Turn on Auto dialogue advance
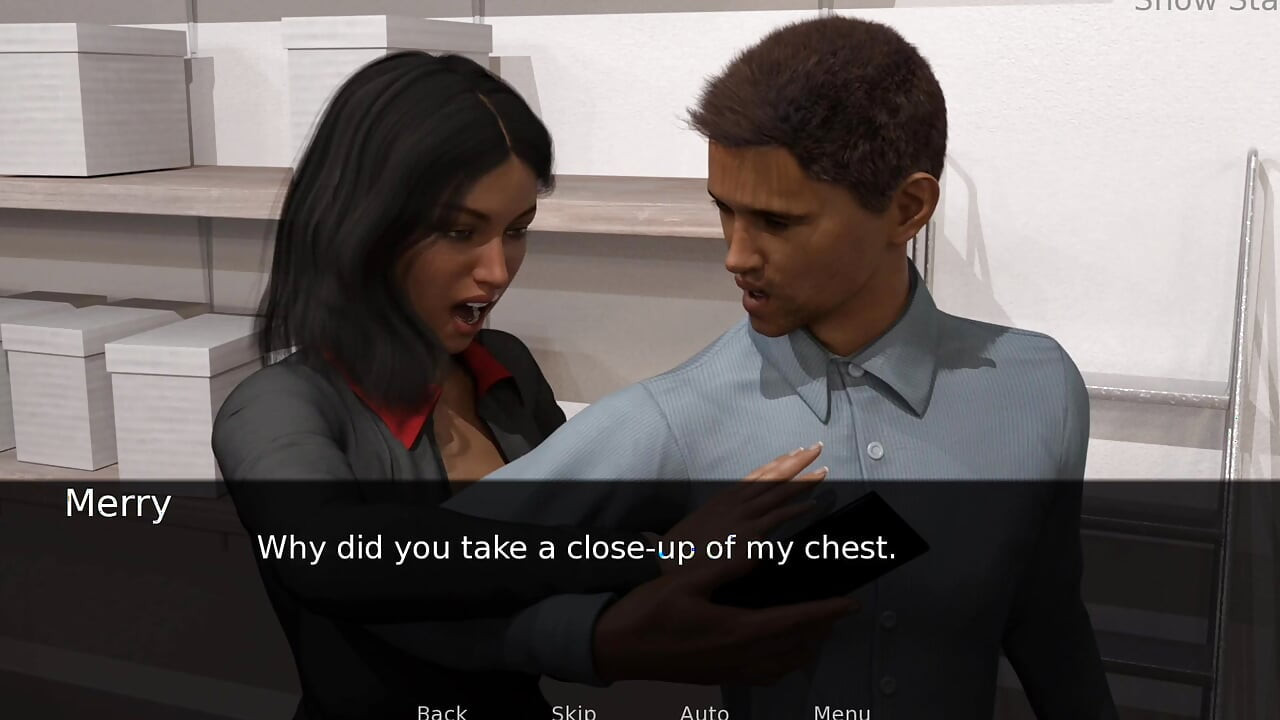The height and width of the screenshot is (720, 1280). tap(704, 712)
